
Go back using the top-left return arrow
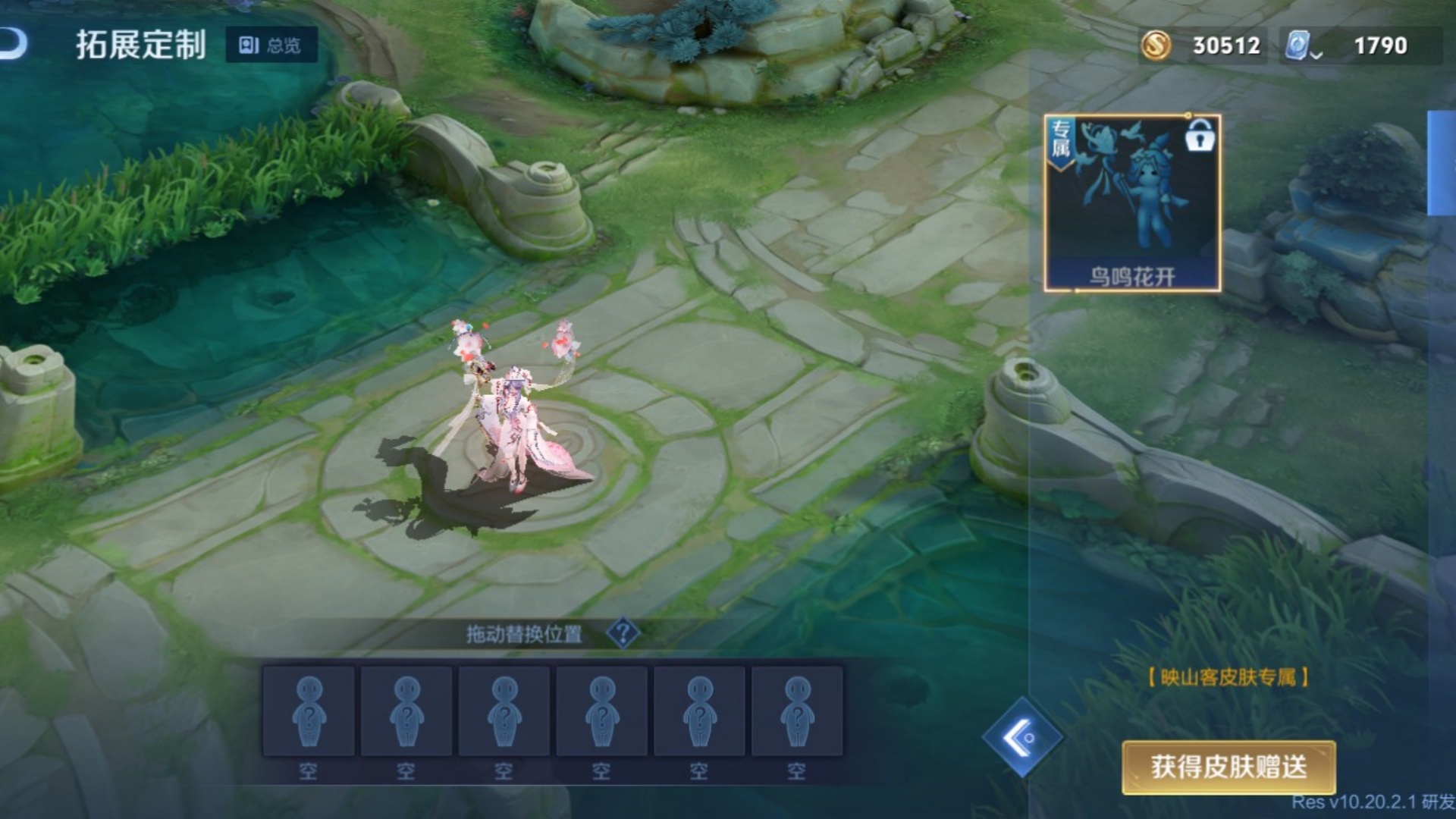click(14, 44)
